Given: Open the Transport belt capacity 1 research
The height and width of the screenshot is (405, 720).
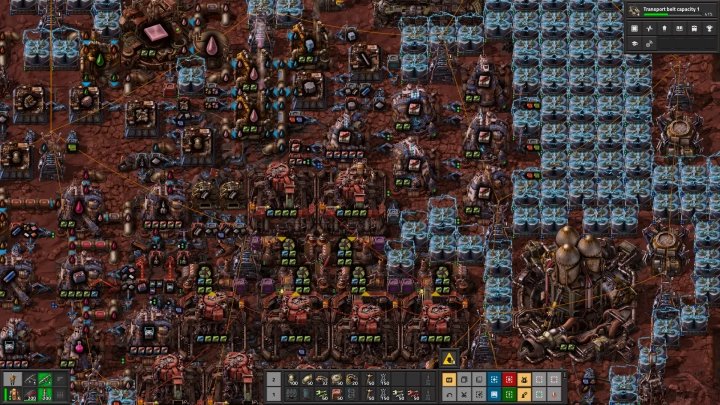Looking at the screenshot, I should (x=669, y=11).
